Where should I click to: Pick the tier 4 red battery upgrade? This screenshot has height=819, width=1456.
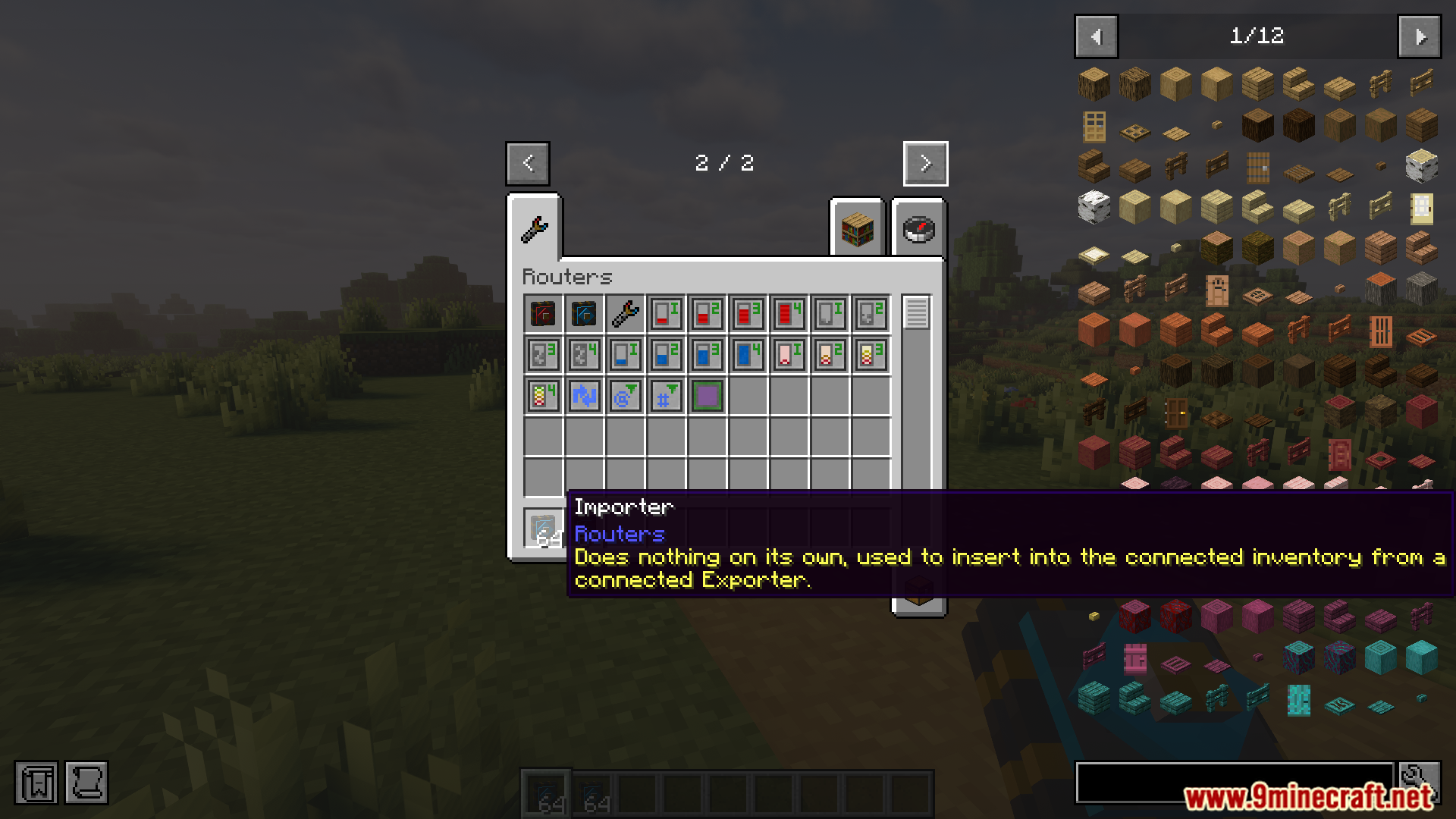pyautogui.click(x=788, y=312)
